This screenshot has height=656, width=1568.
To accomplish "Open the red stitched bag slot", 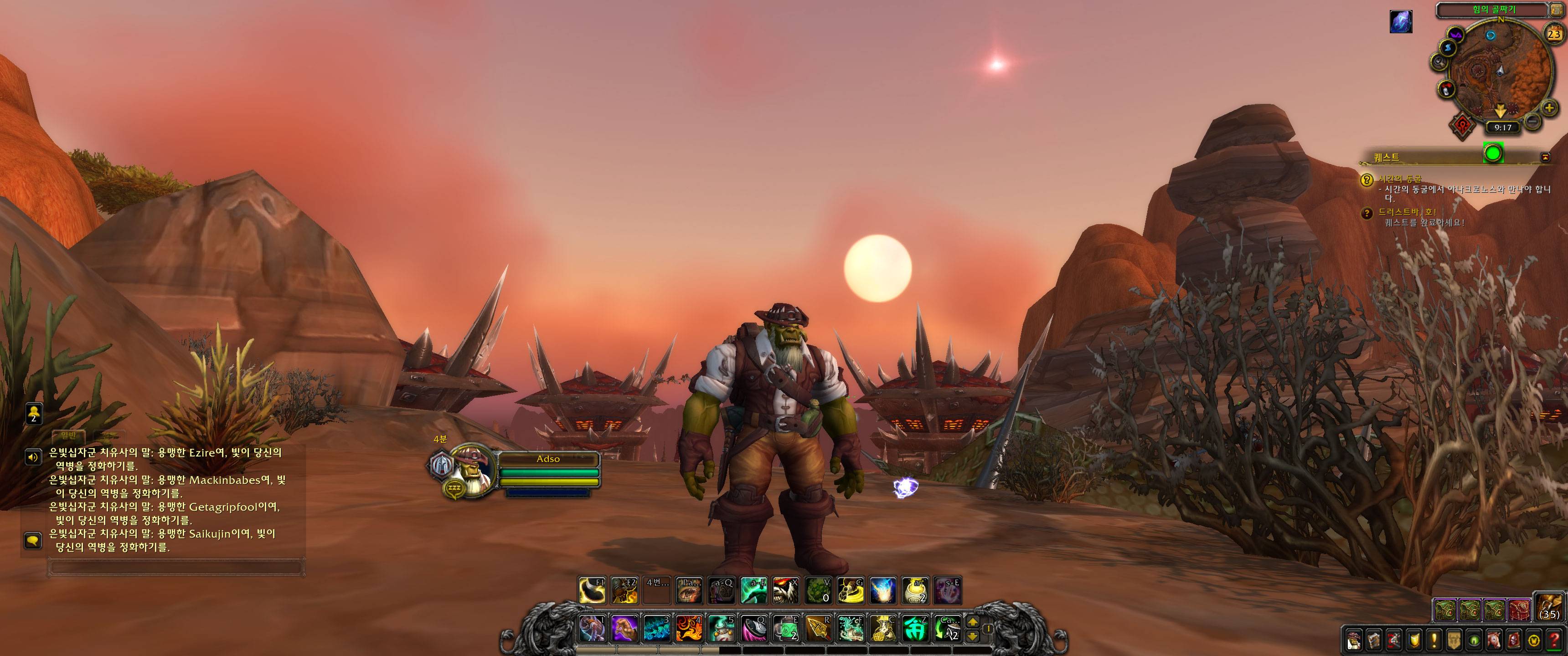I will [1519, 609].
